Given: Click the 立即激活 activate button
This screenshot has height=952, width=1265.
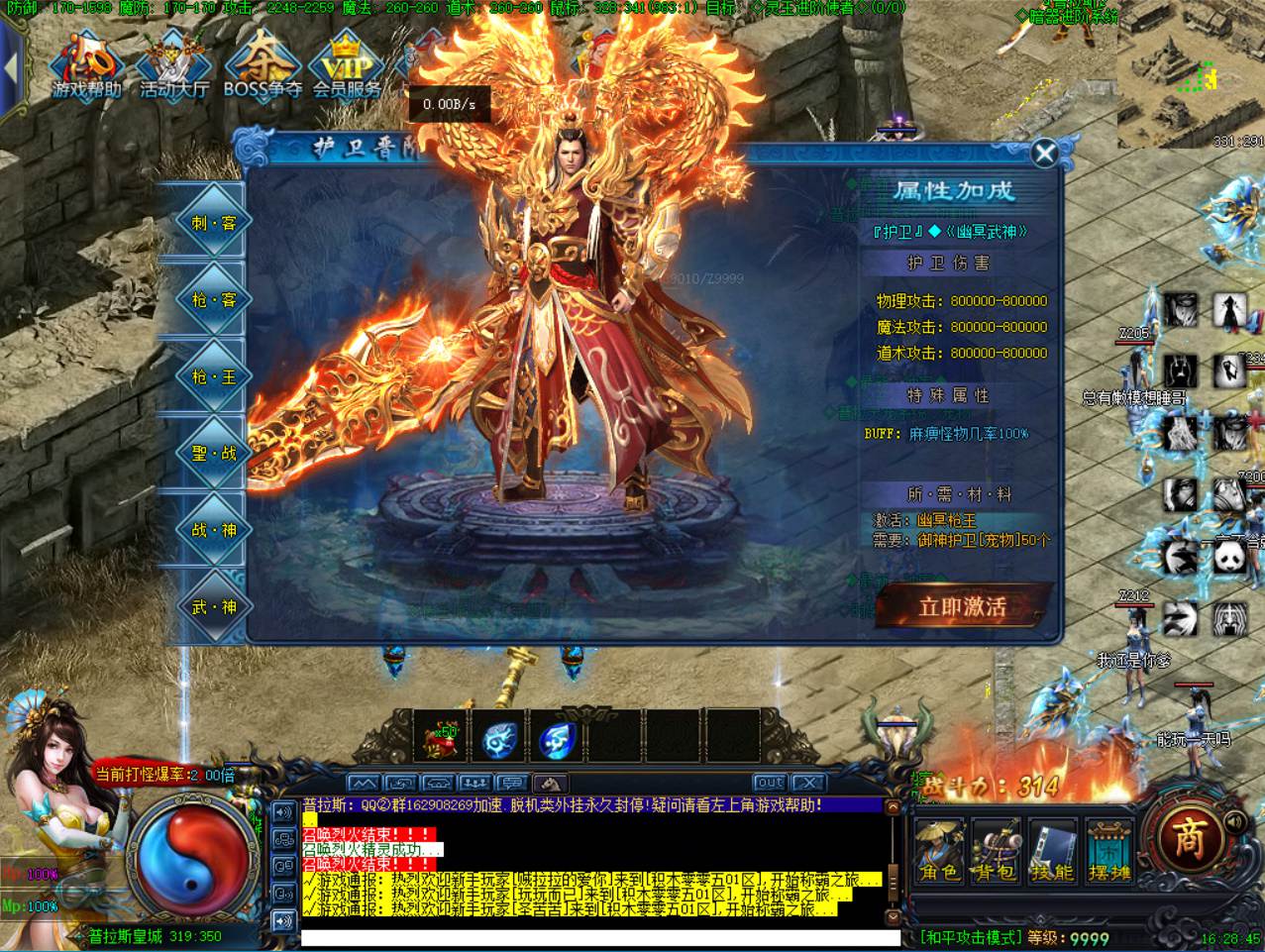Looking at the screenshot, I should [962, 606].
